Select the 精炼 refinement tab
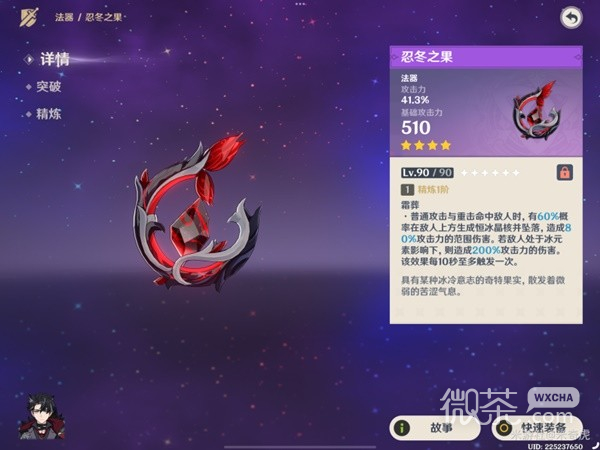 point(47,114)
